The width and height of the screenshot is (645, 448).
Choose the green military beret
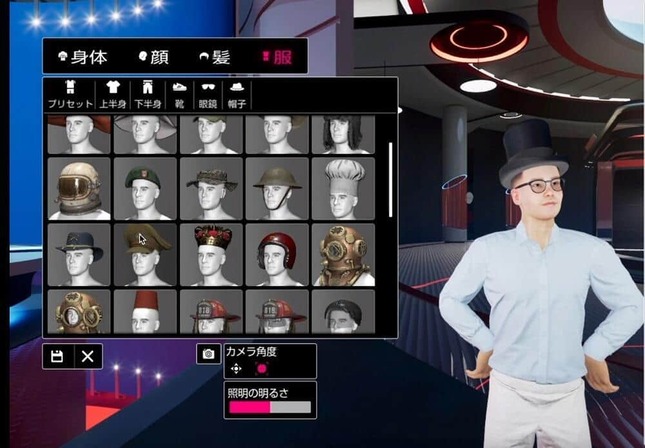(x=145, y=187)
